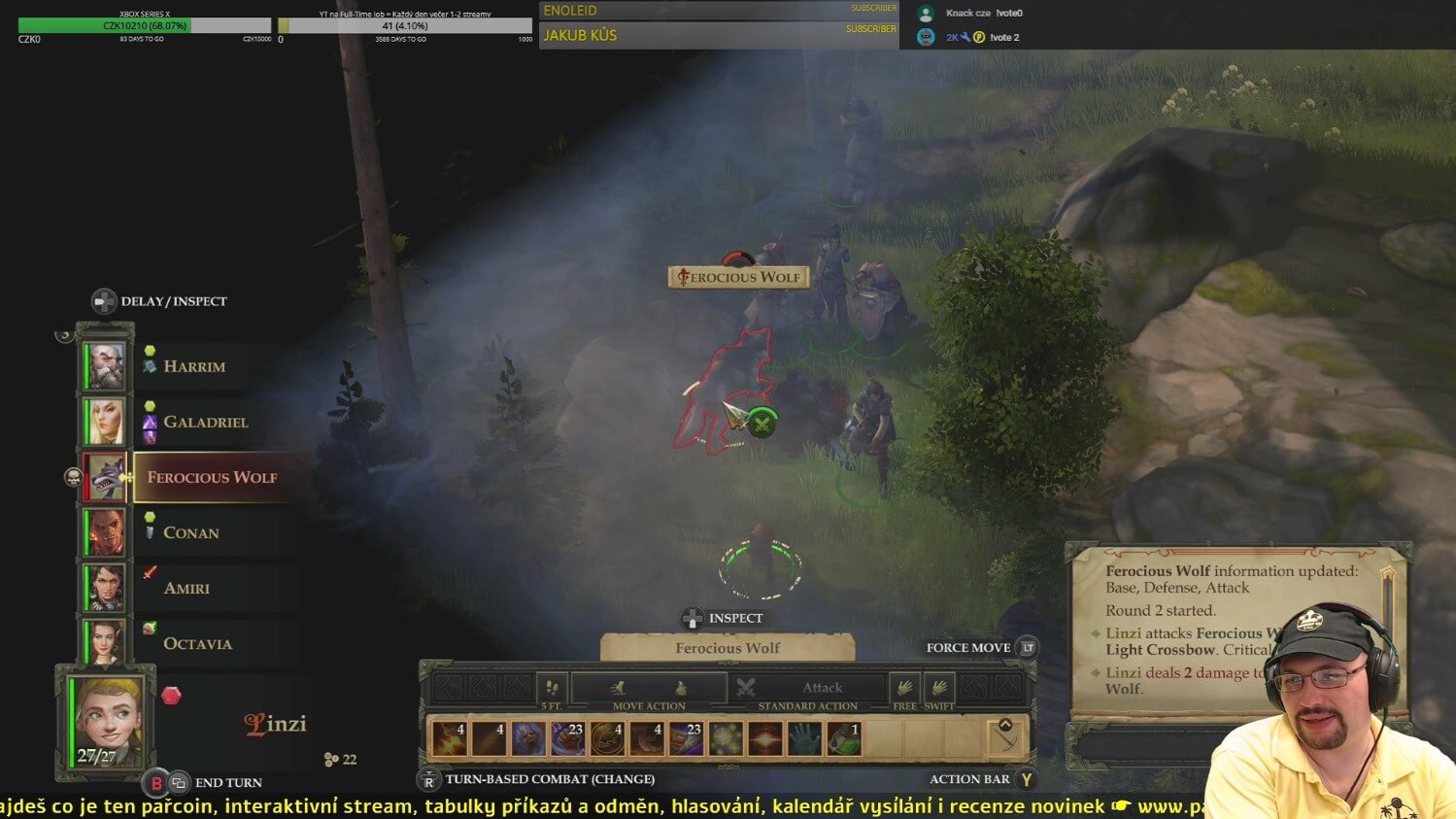Select Galadriel's portrait in turn order
The height and width of the screenshot is (819, 1456).
pos(105,422)
